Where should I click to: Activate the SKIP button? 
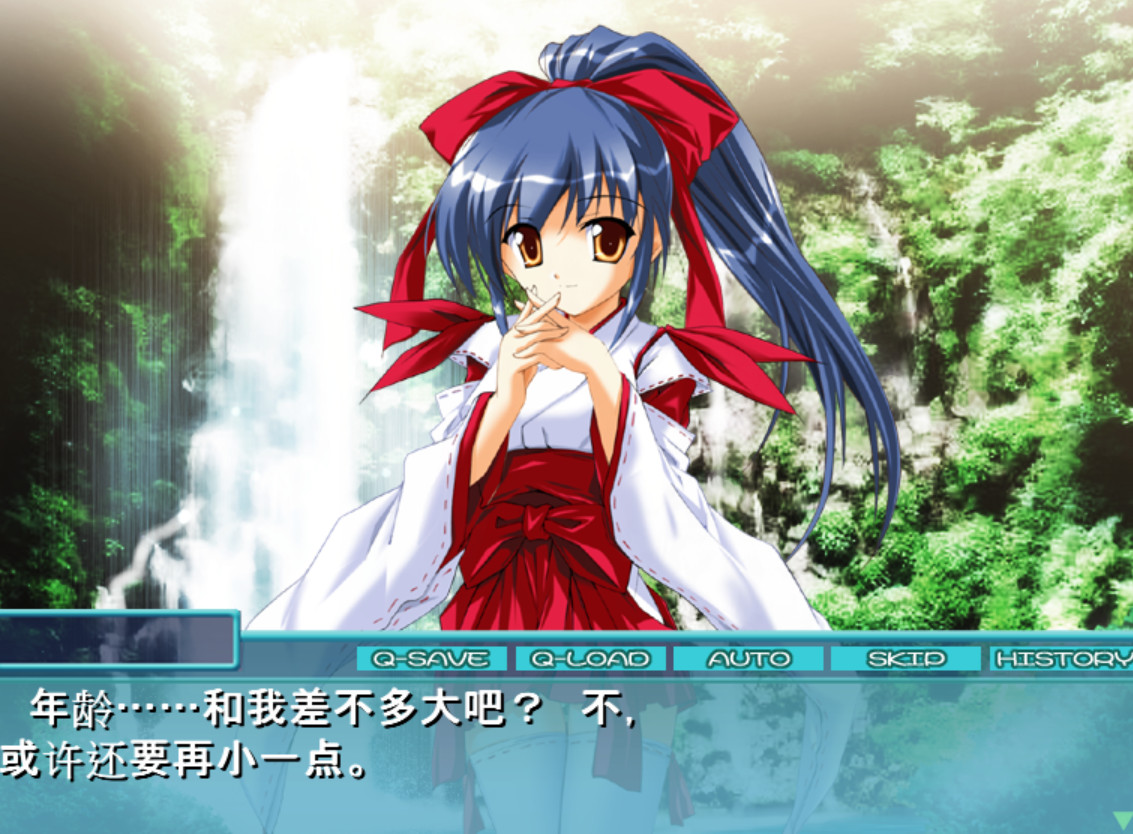(905, 659)
